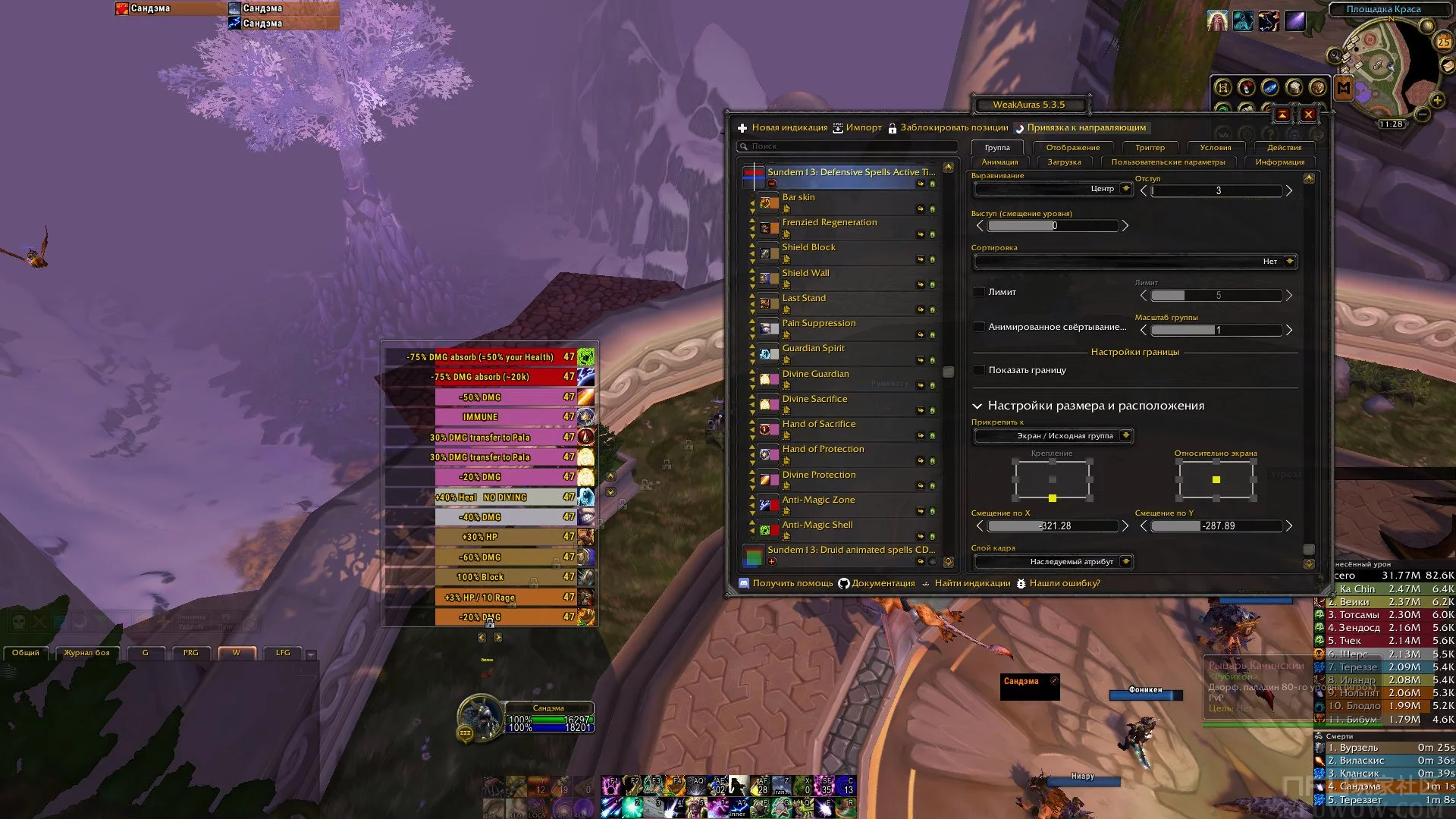Switch to the Условия tab
This screenshot has width=1456, height=819.
[1215, 148]
